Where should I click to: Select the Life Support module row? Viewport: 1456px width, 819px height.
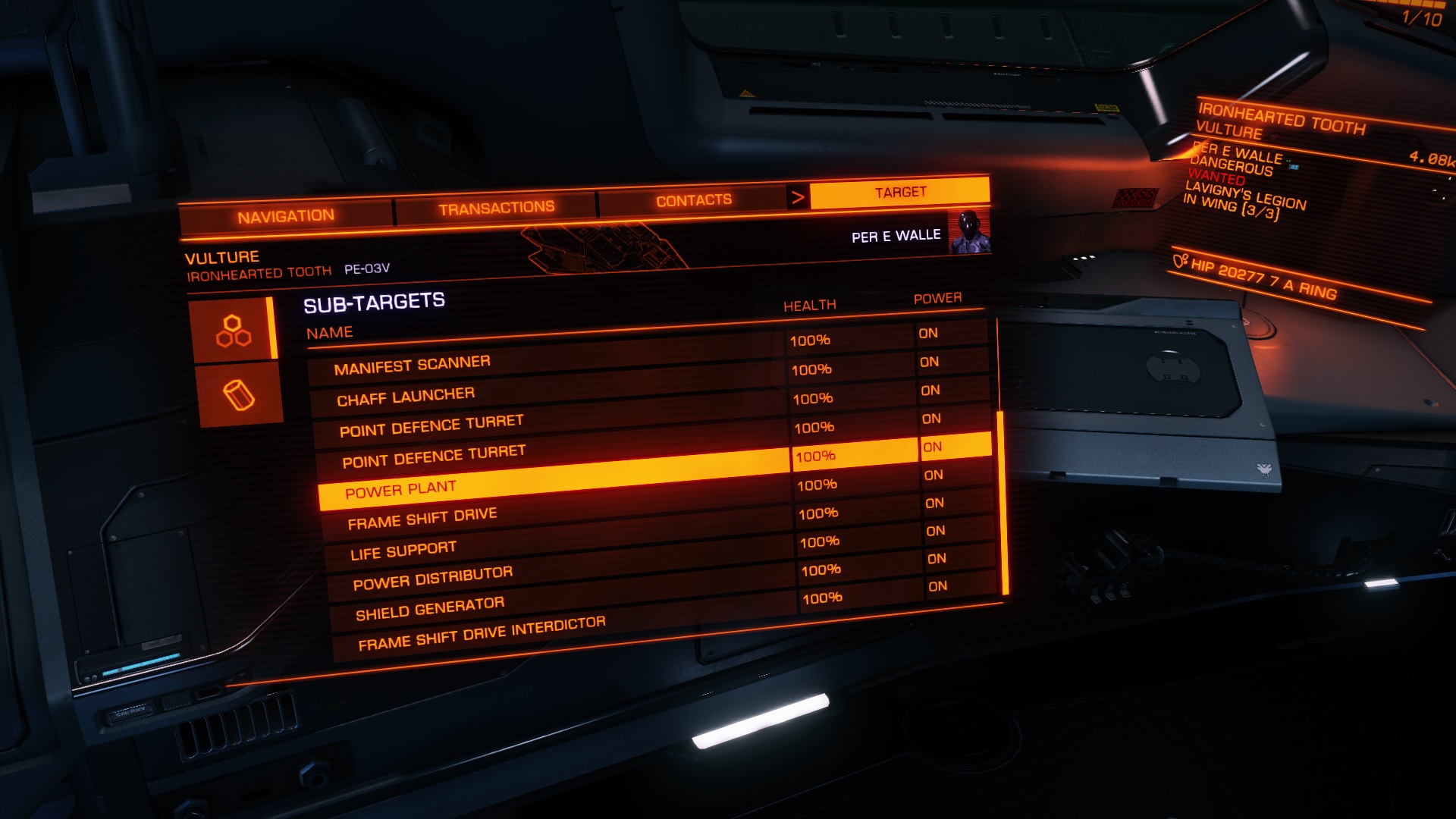403,551
